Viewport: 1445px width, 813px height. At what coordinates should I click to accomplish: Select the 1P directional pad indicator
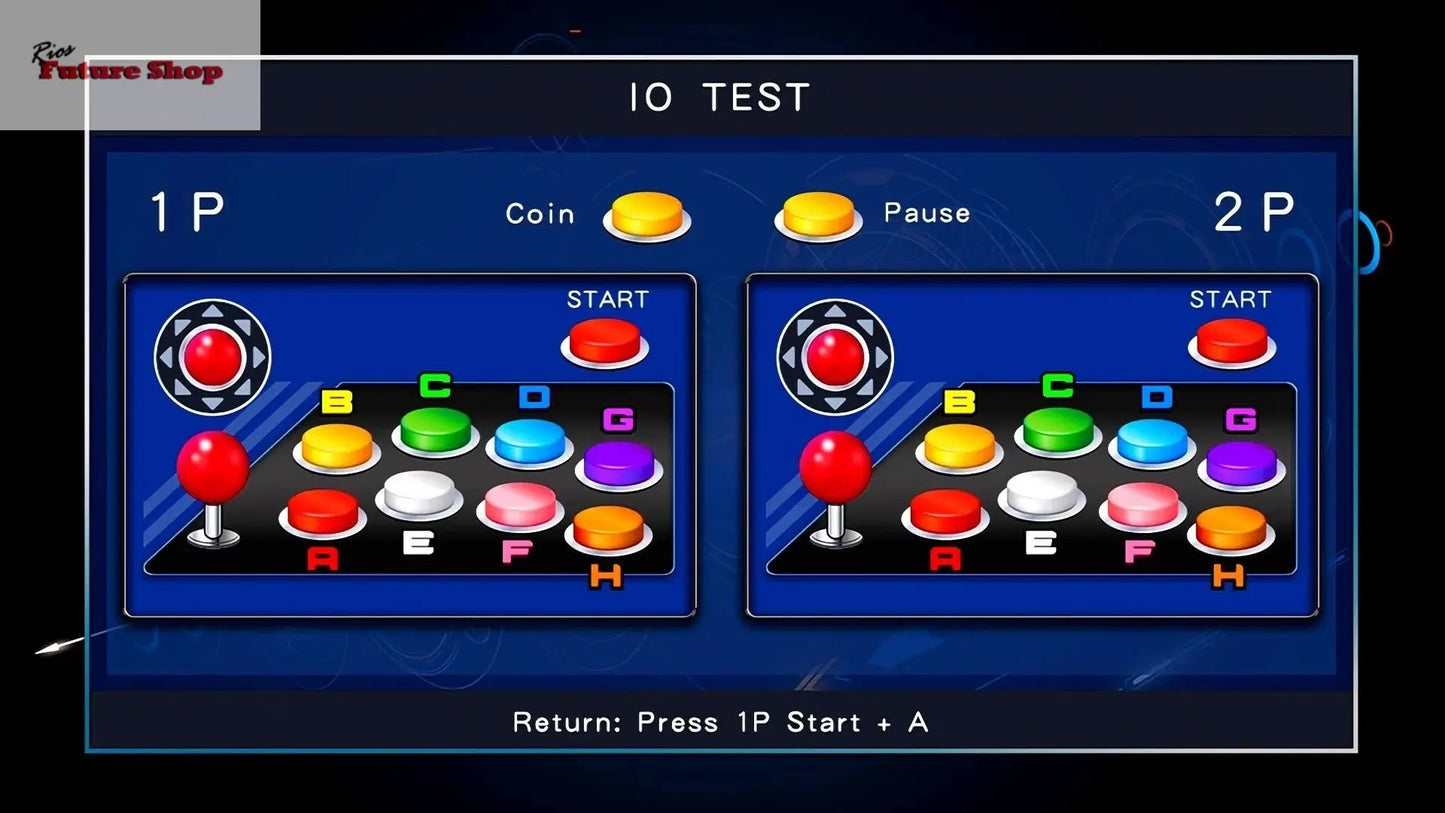pyautogui.click(x=212, y=355)
